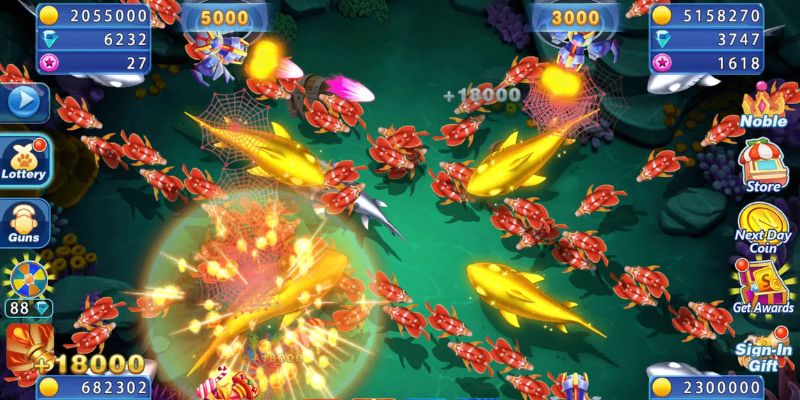
Task: Open the Get Awards chest
Action: tap(762, 288)
